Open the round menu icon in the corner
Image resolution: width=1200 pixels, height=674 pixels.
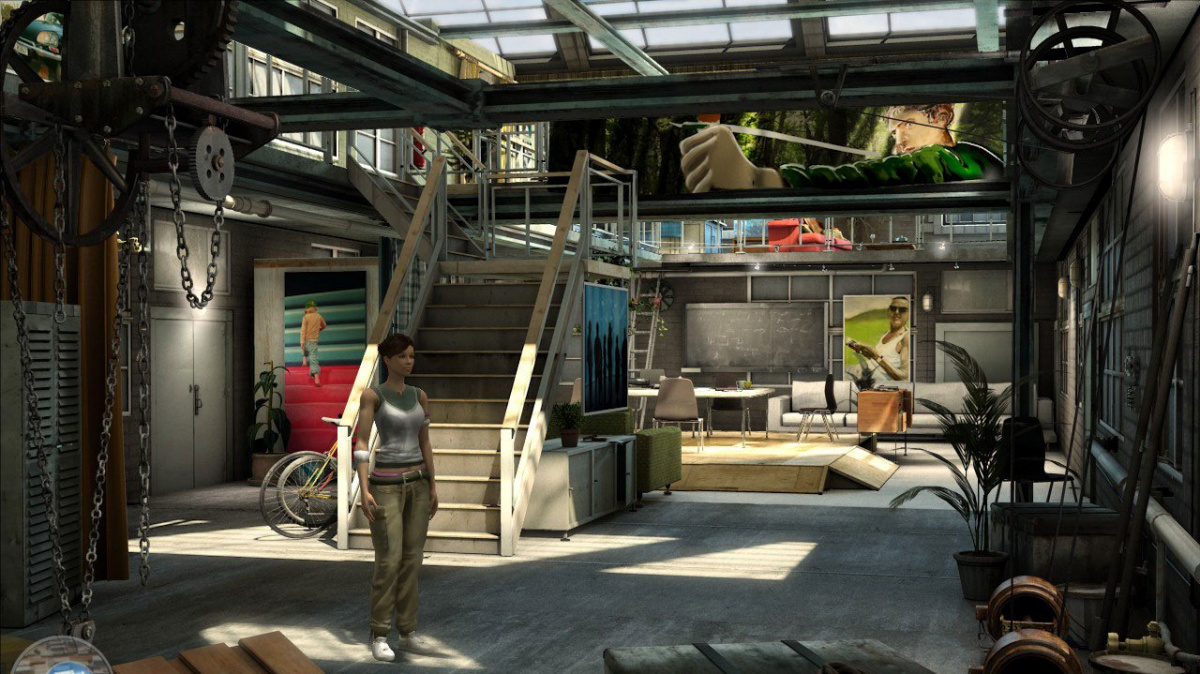point(60,658)
